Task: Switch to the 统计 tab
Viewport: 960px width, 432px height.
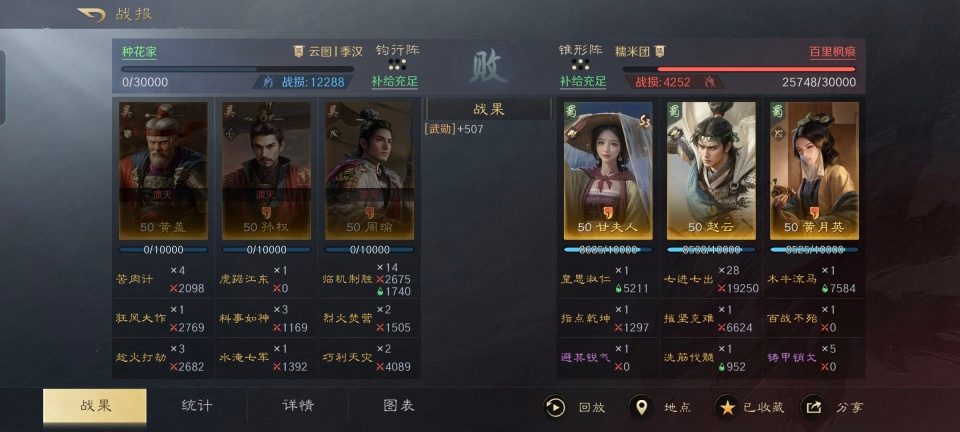Action: [x=196, y=405]
